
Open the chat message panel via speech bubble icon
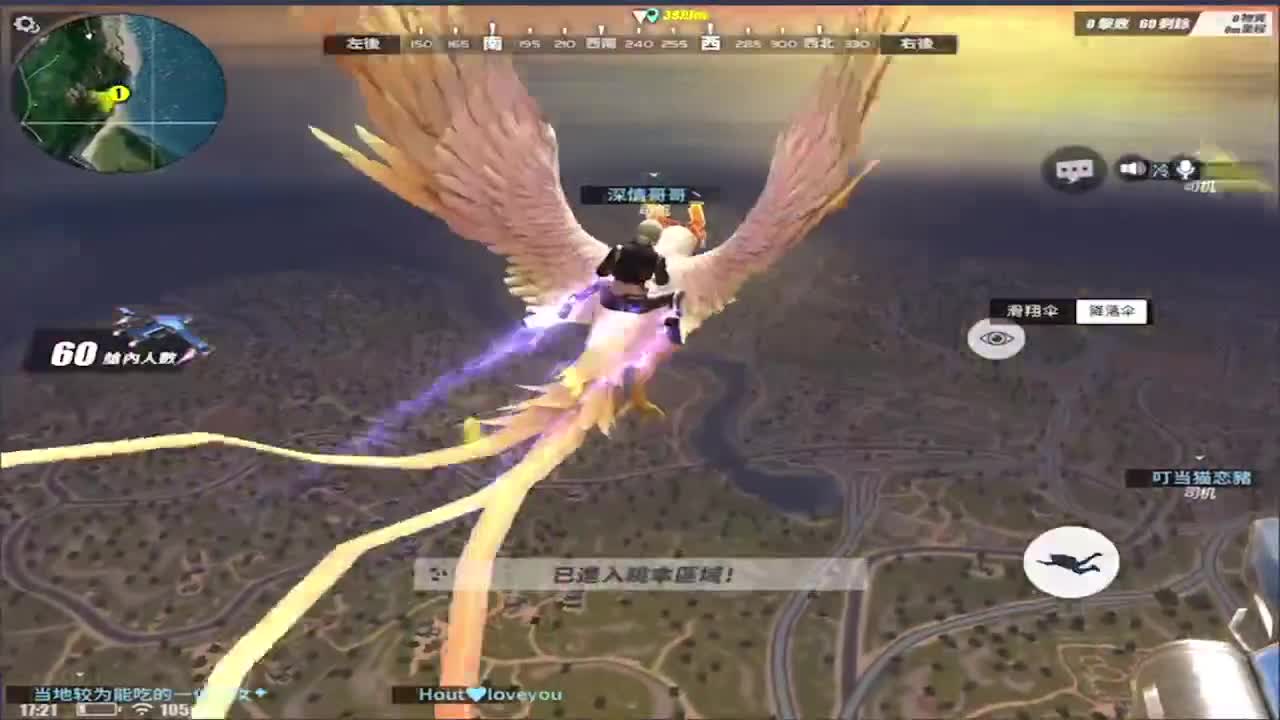[1075, 170]
